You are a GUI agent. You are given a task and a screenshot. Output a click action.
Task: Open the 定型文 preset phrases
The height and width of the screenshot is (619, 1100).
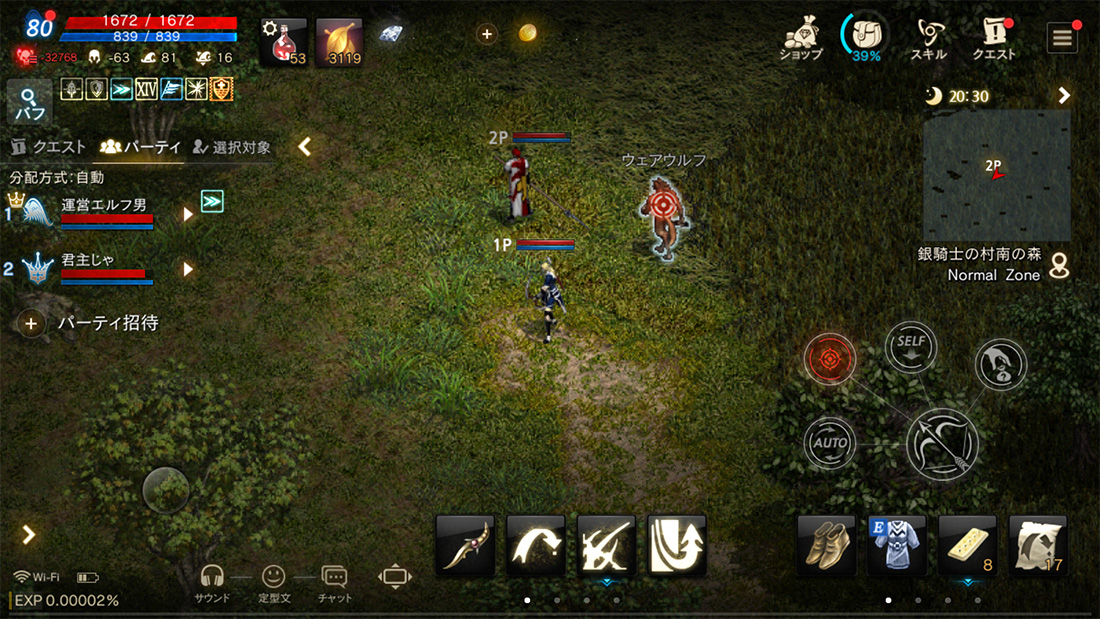pyautogui.click(x=273, y=581)
